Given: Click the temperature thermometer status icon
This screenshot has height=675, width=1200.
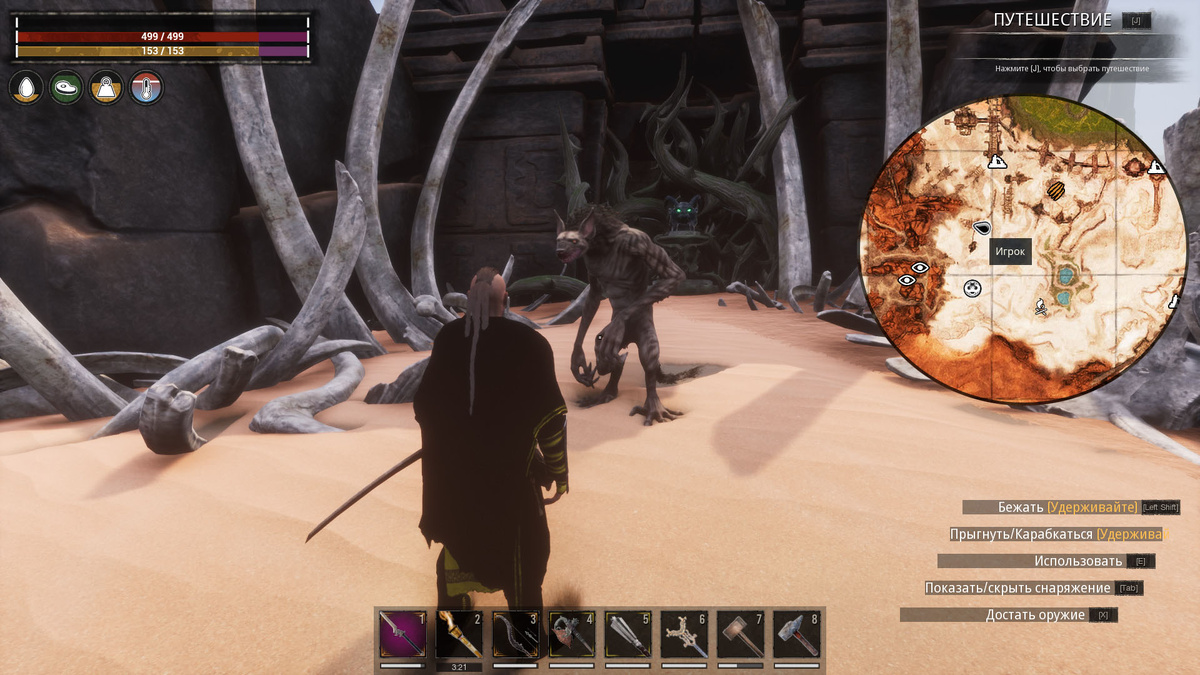Looking at the screenshot, I should [146, 88].
